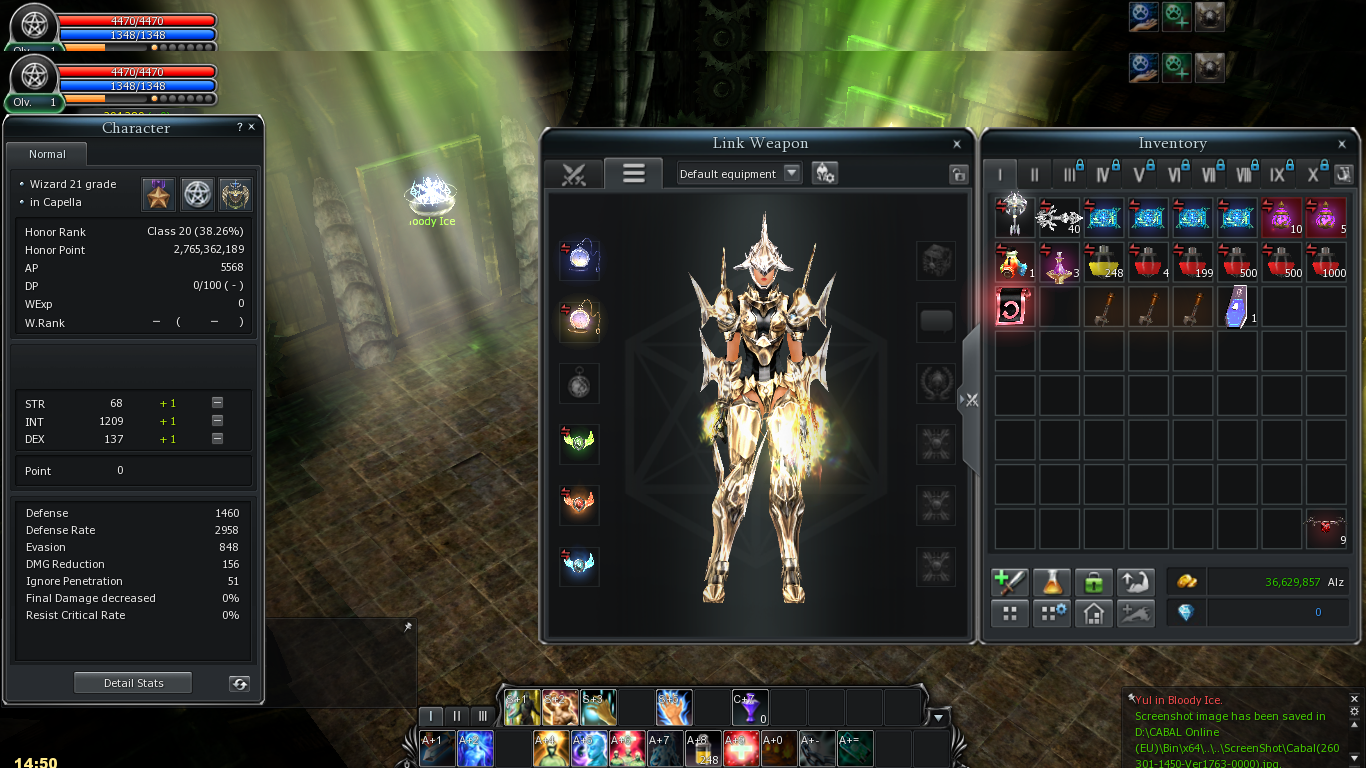This screenshot has width=1366, height=768.
Task: Switch to inventory tab II
Action: click(1034, 175)
